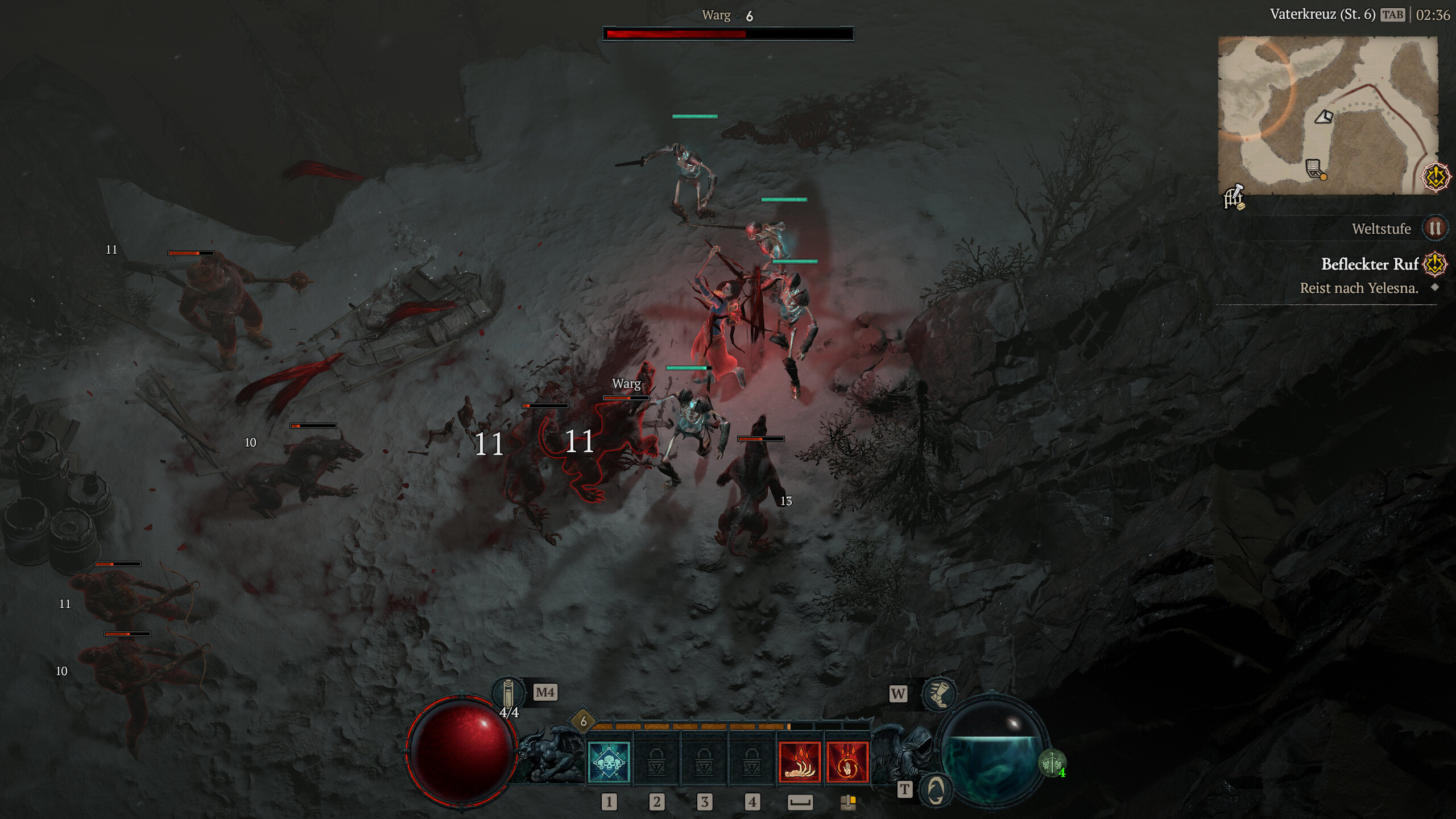Cast the red swirling hand blood skill

tap(847, 762)
